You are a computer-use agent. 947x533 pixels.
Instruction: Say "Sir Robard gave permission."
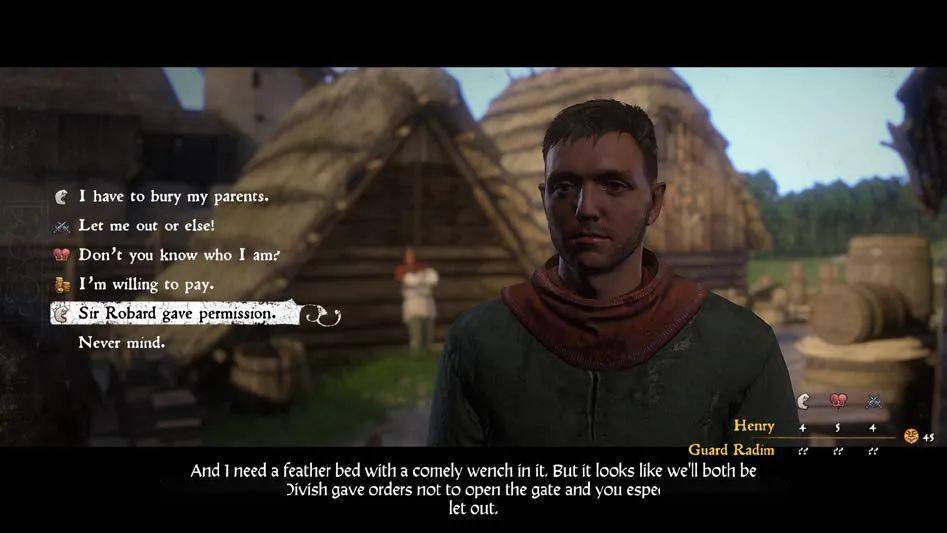176,313
